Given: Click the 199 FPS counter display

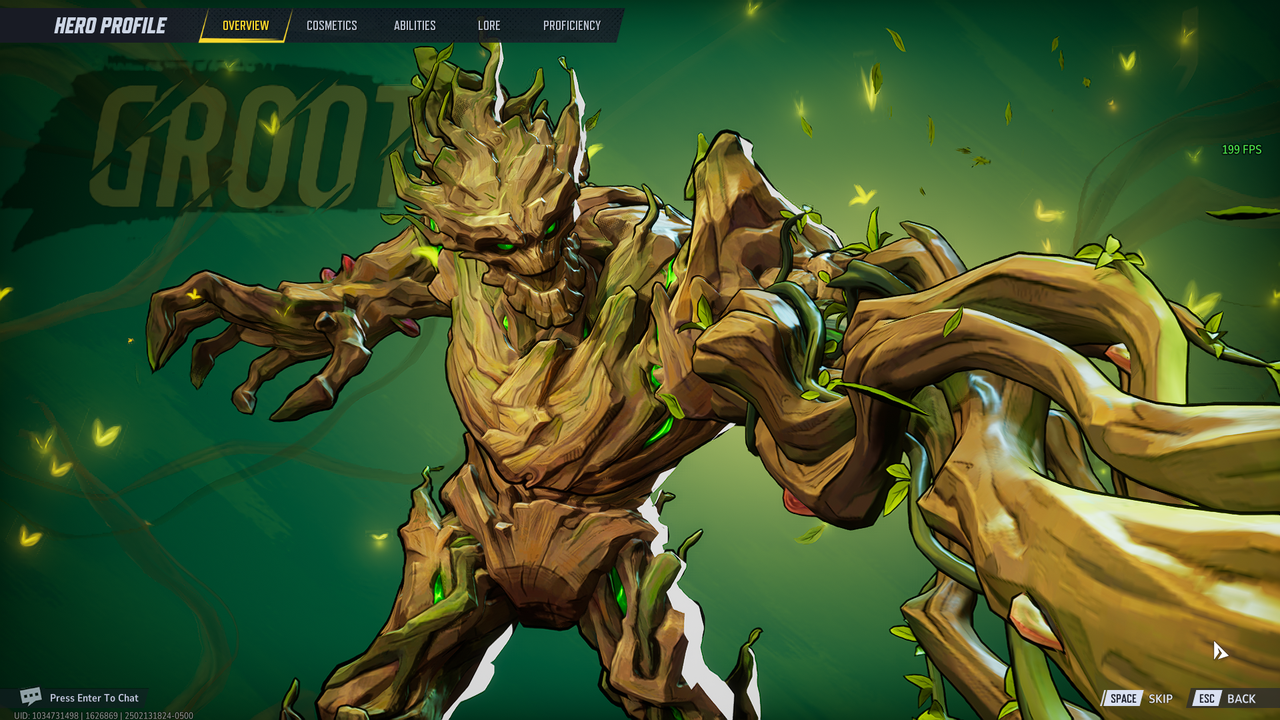Looking at the screenshot, I should [1240, 149].
